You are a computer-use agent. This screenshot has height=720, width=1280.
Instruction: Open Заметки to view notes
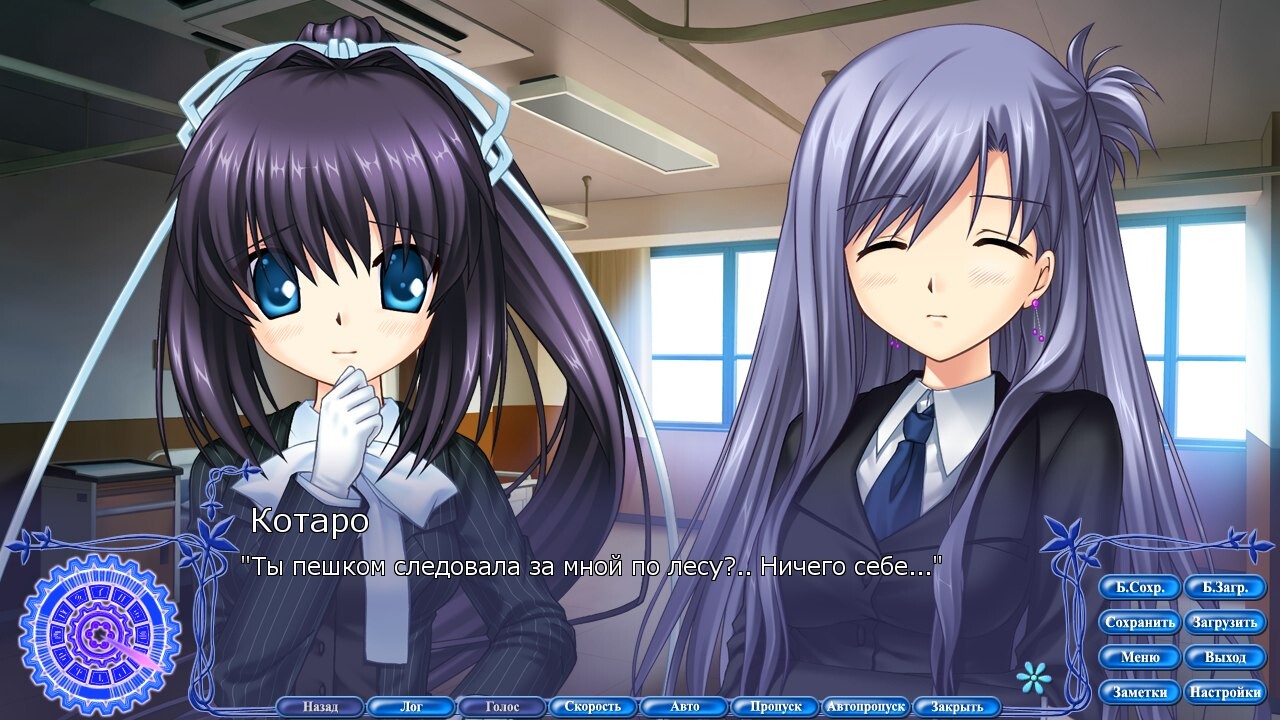click(1140, 692)
